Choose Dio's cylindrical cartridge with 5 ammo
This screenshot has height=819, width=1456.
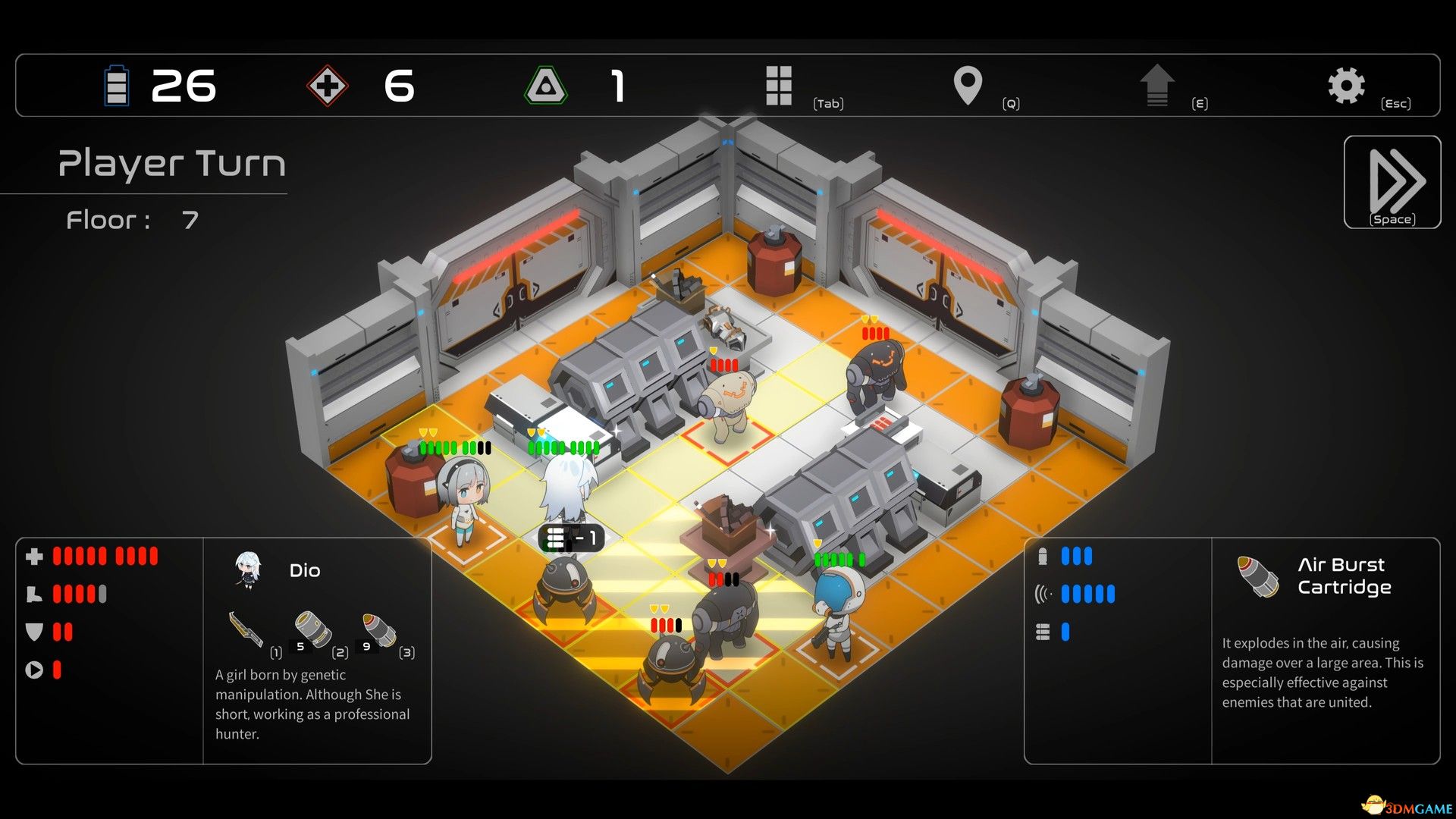coord(312,629)
